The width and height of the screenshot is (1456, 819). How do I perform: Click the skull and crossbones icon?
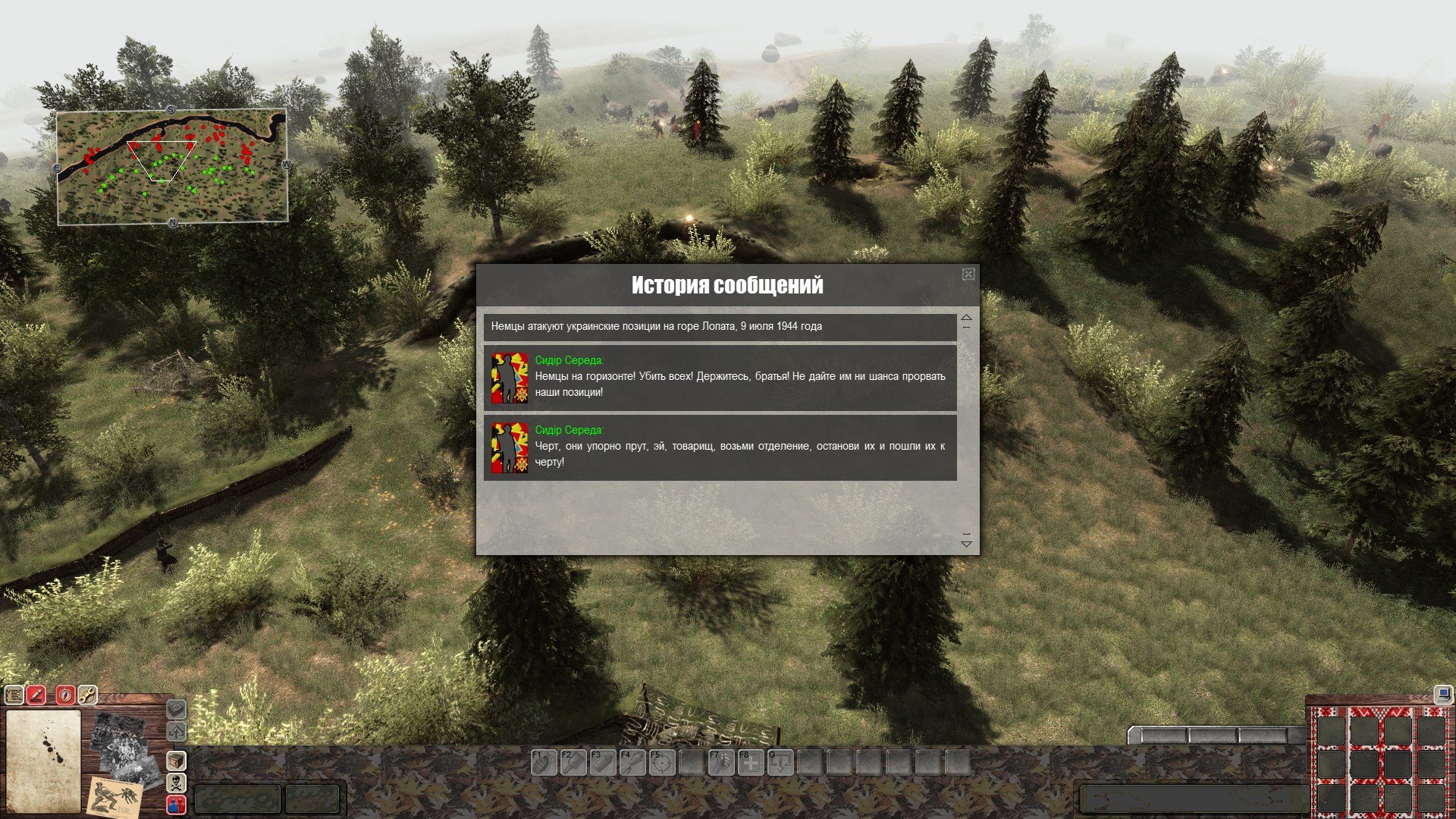coord(176,782)
